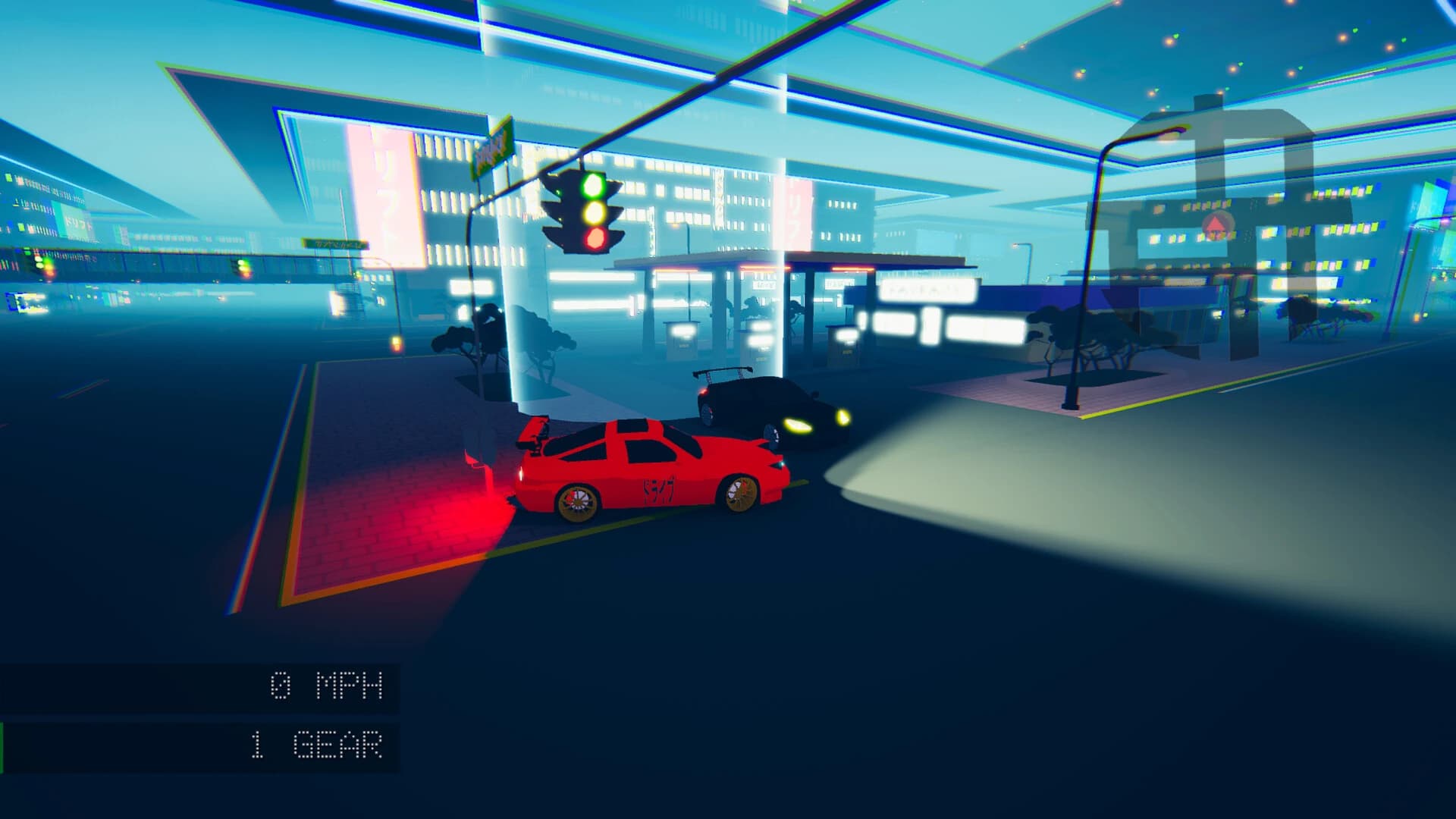1456x819 pixels.
Task: Click the blue building entrance on the right
Action: click(1175, 296)
